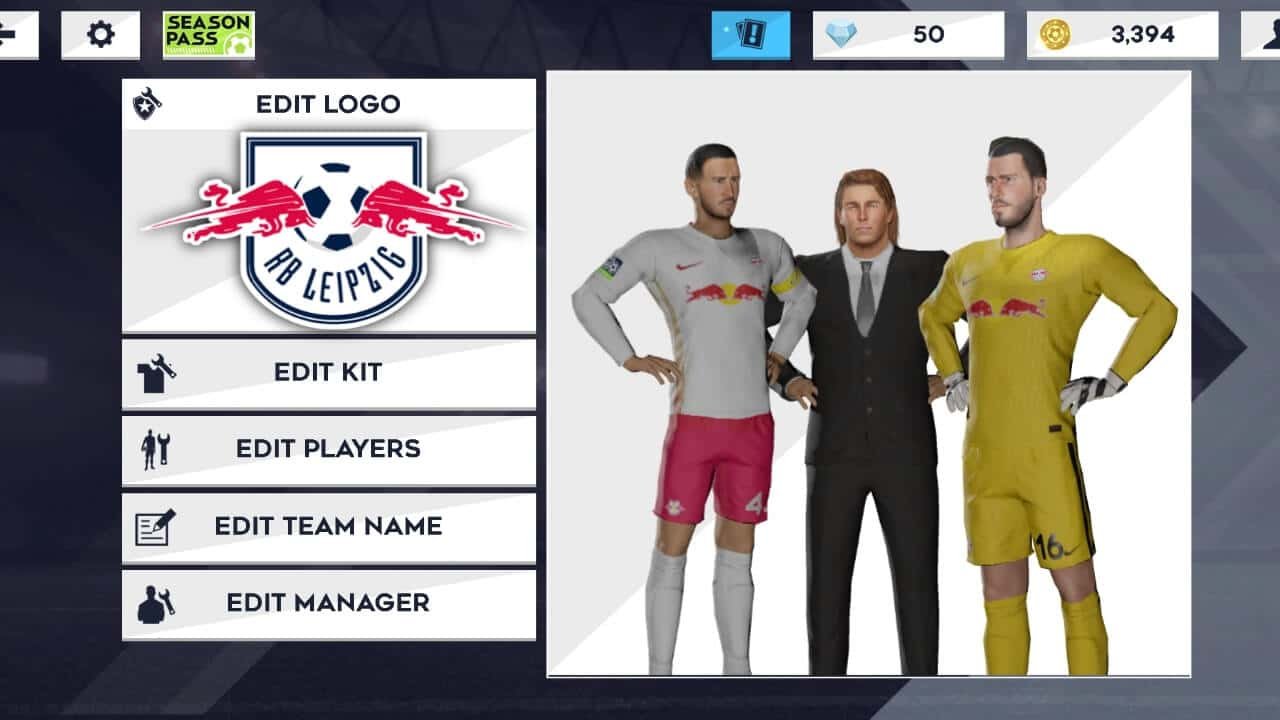The image size is (1280, 720).
Task: Open the Season Pass
Action: tap(209, 35)
